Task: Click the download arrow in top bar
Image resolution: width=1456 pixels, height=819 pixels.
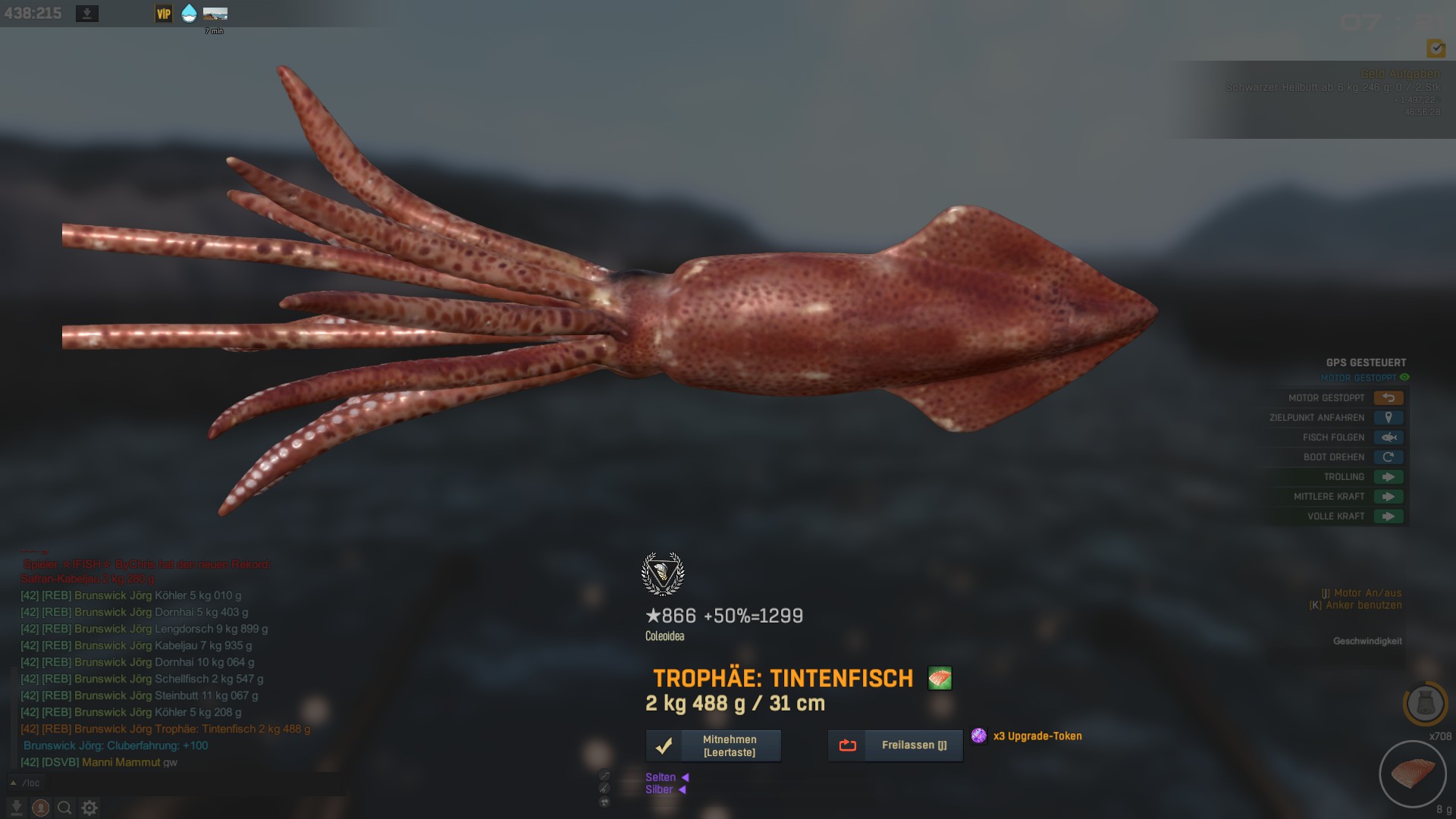Action: click(x=87, y=14)
